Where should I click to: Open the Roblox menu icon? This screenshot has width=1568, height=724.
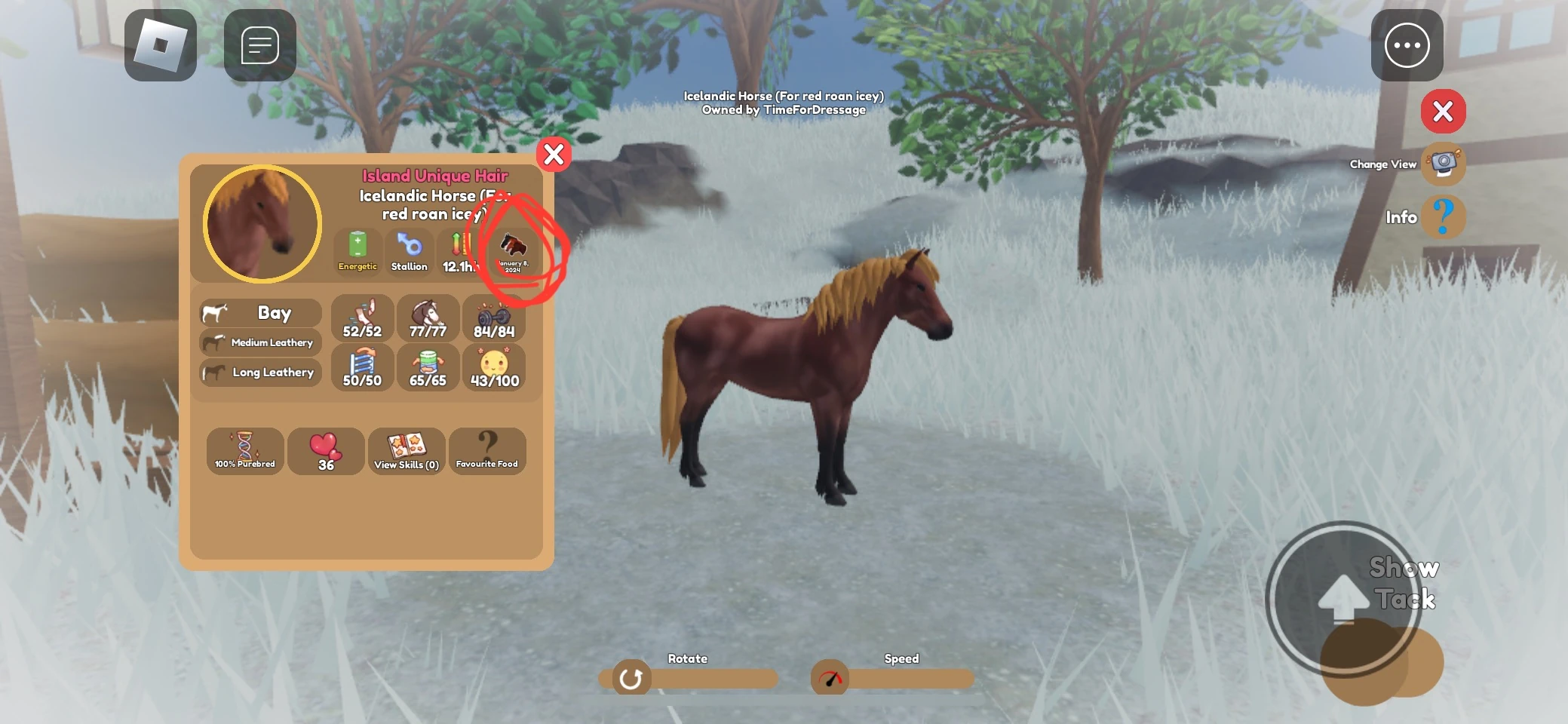pos(161,45)
